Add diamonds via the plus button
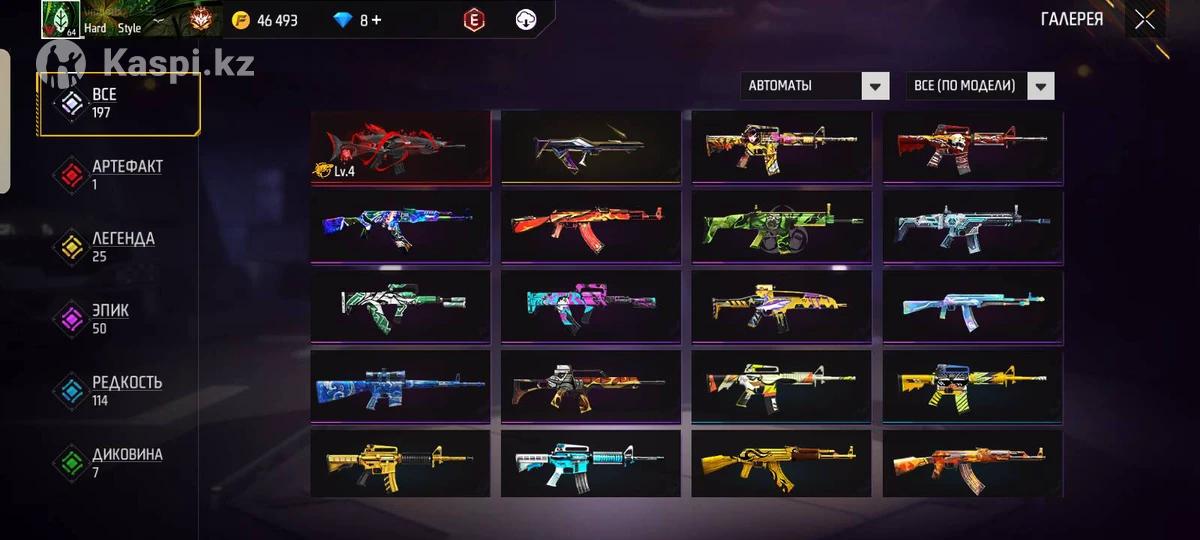 [376, 20]
